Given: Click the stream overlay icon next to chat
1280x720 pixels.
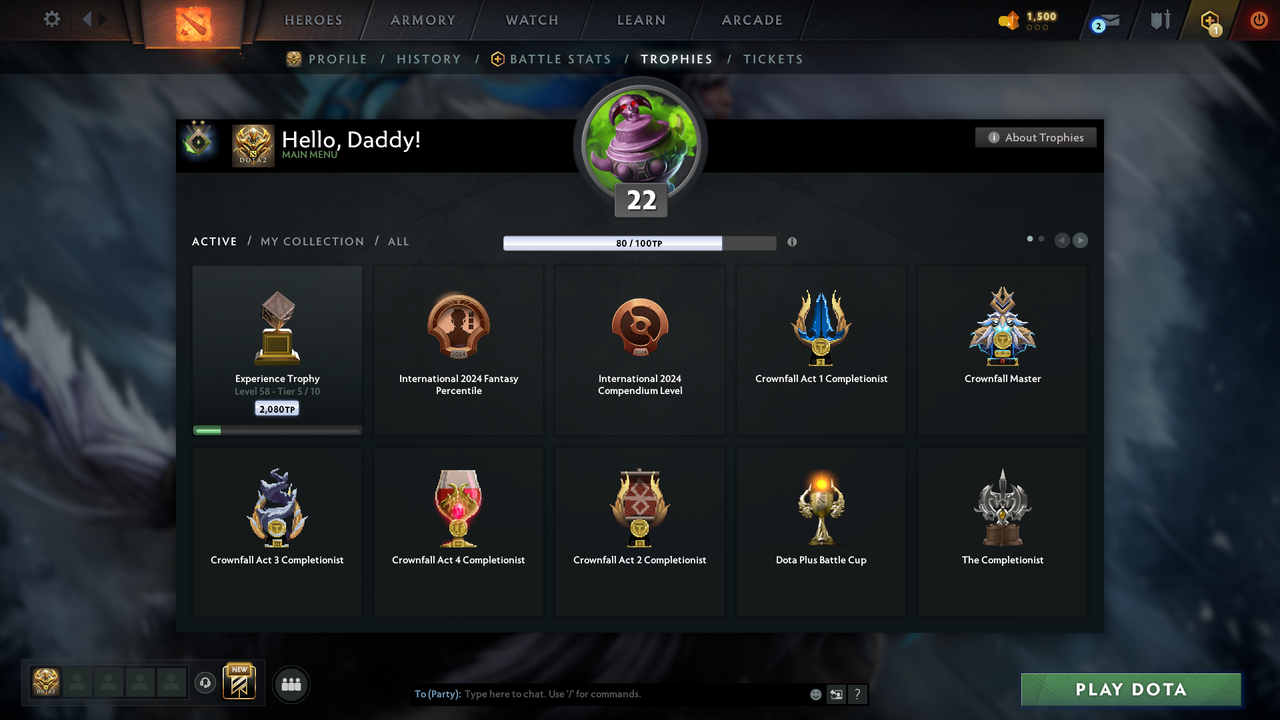Looking at the screenshot, I should pos(836,693).
